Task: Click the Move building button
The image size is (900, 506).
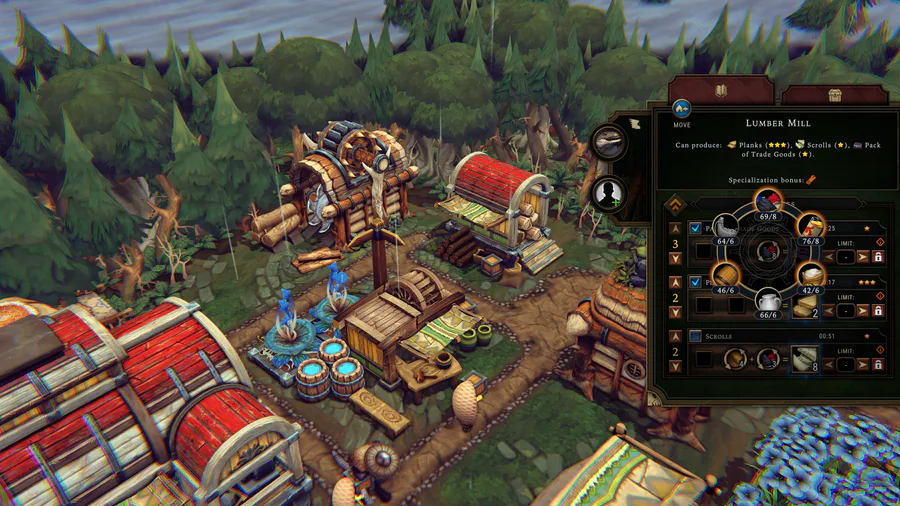Action: tap(682, 109)
